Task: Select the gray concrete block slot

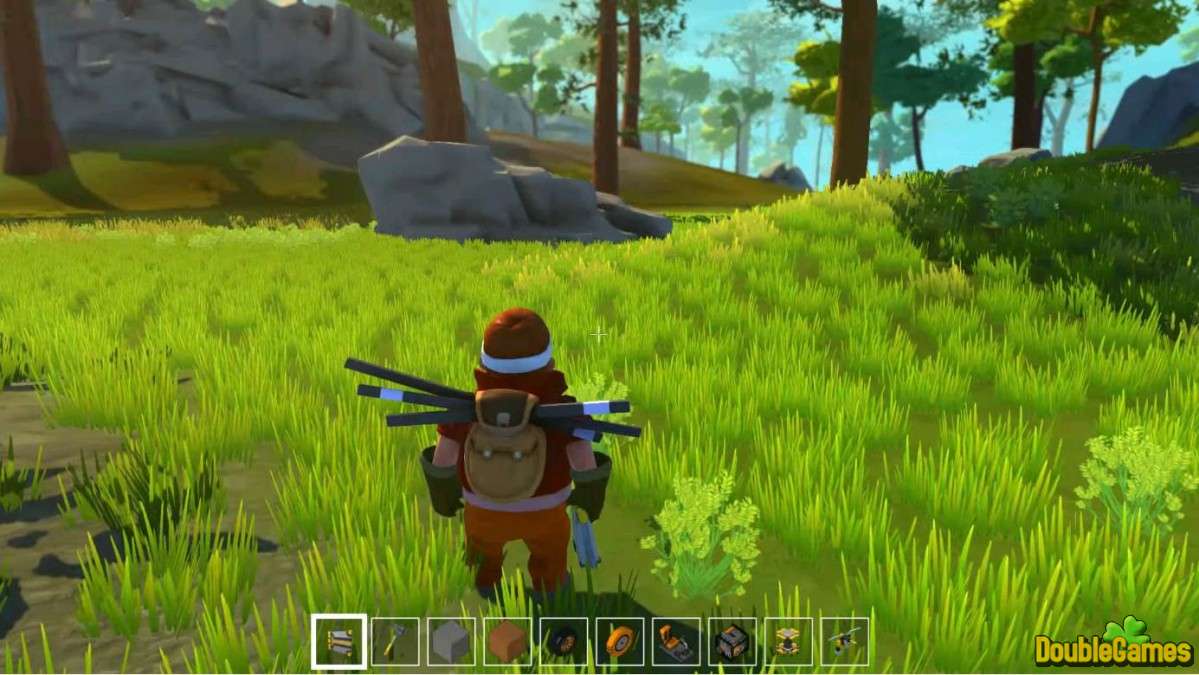Action: (451, 641)
